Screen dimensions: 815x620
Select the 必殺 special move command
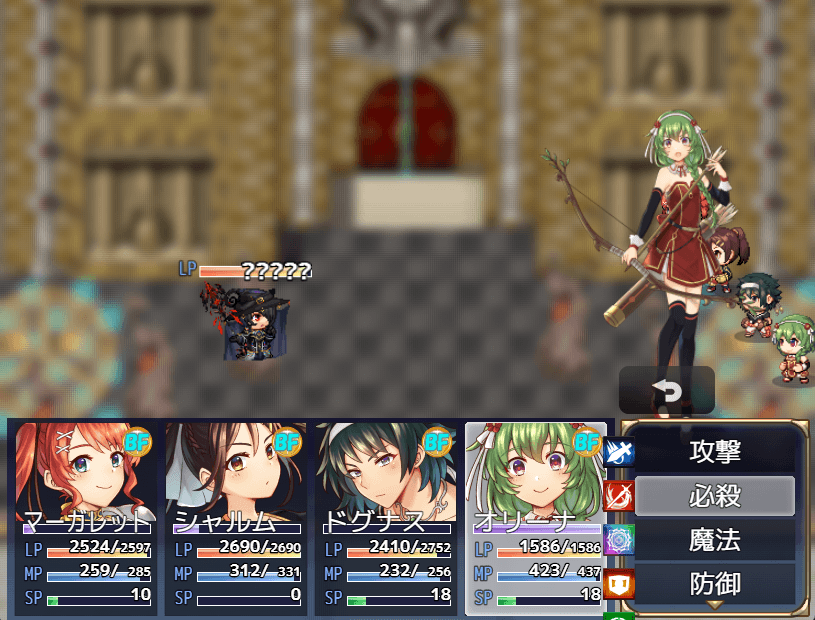pos(715,496)
